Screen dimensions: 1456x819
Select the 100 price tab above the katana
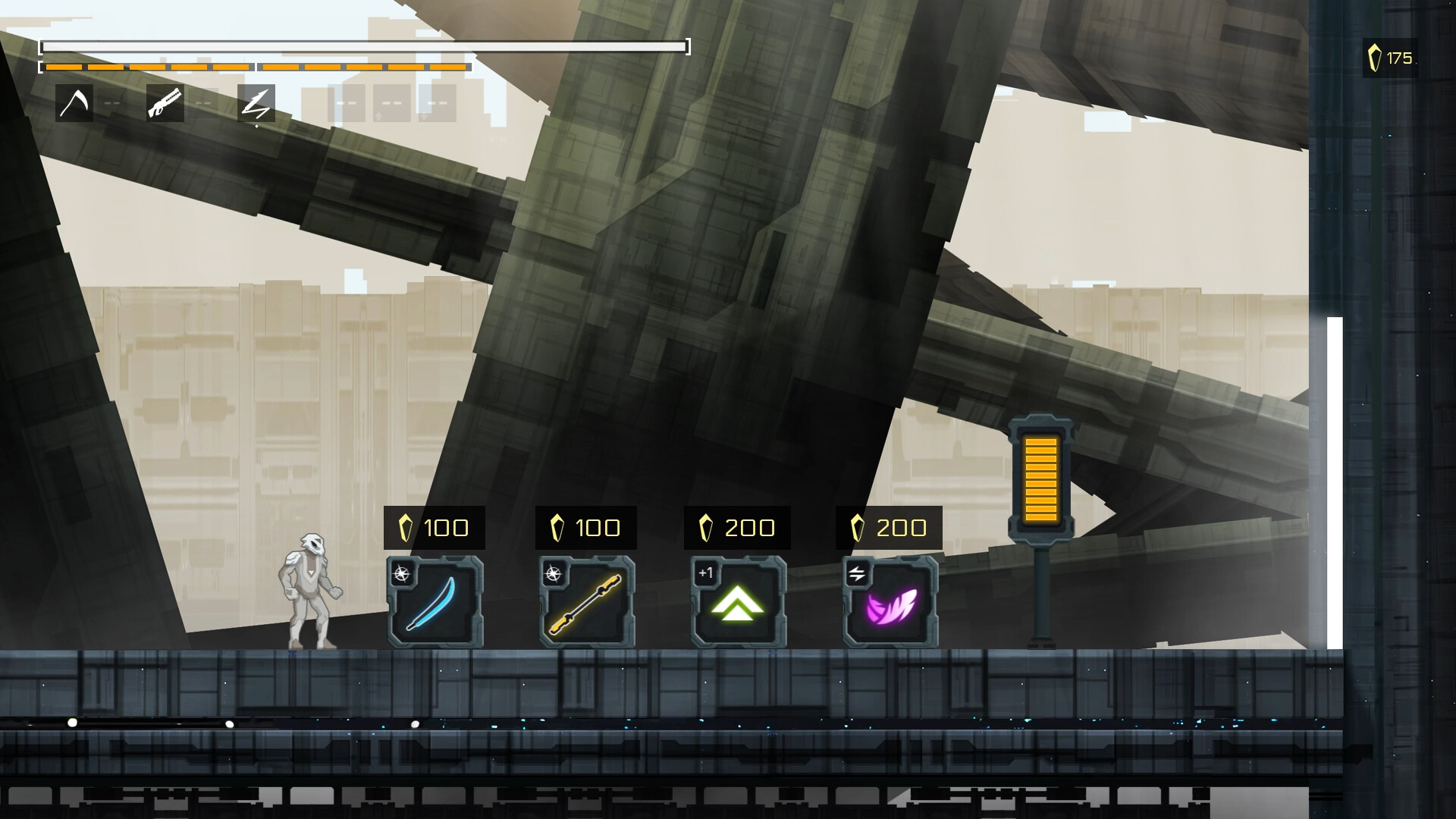[435, 527]
